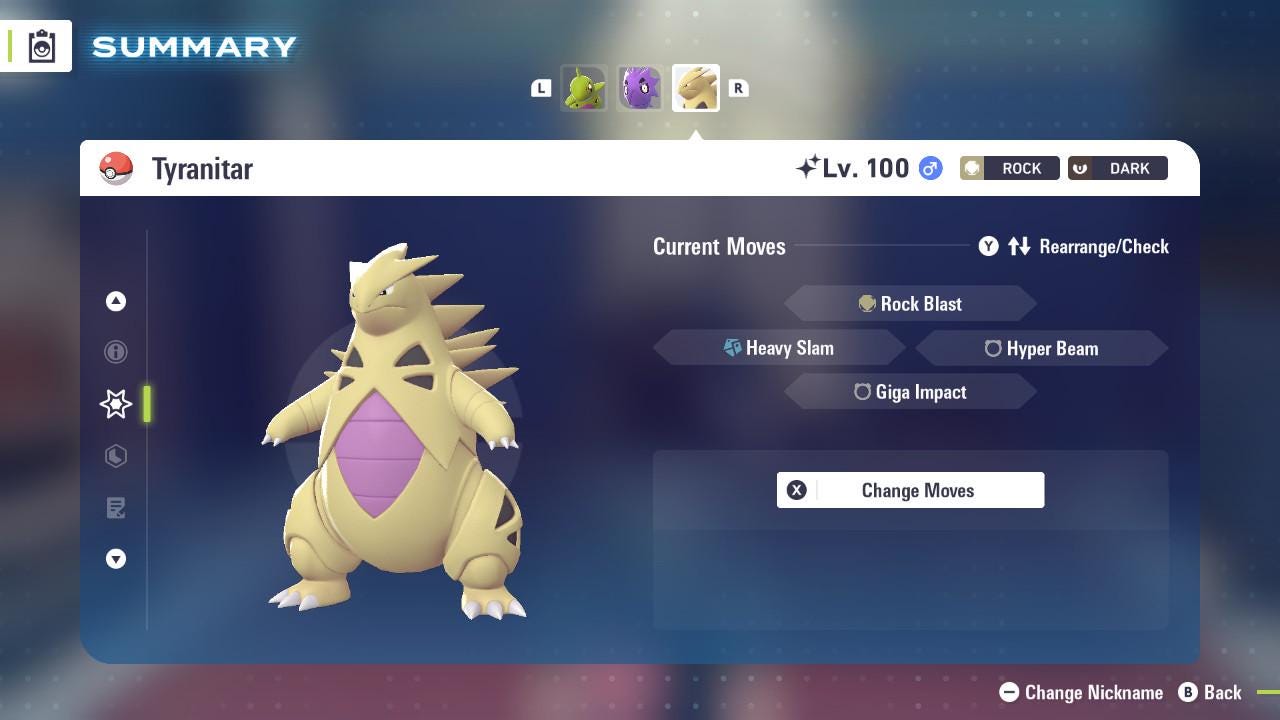Click the Pokéball icon next to Tyranitar's name
Screen dimensions: 1280x720
click(x=117, y=168)
